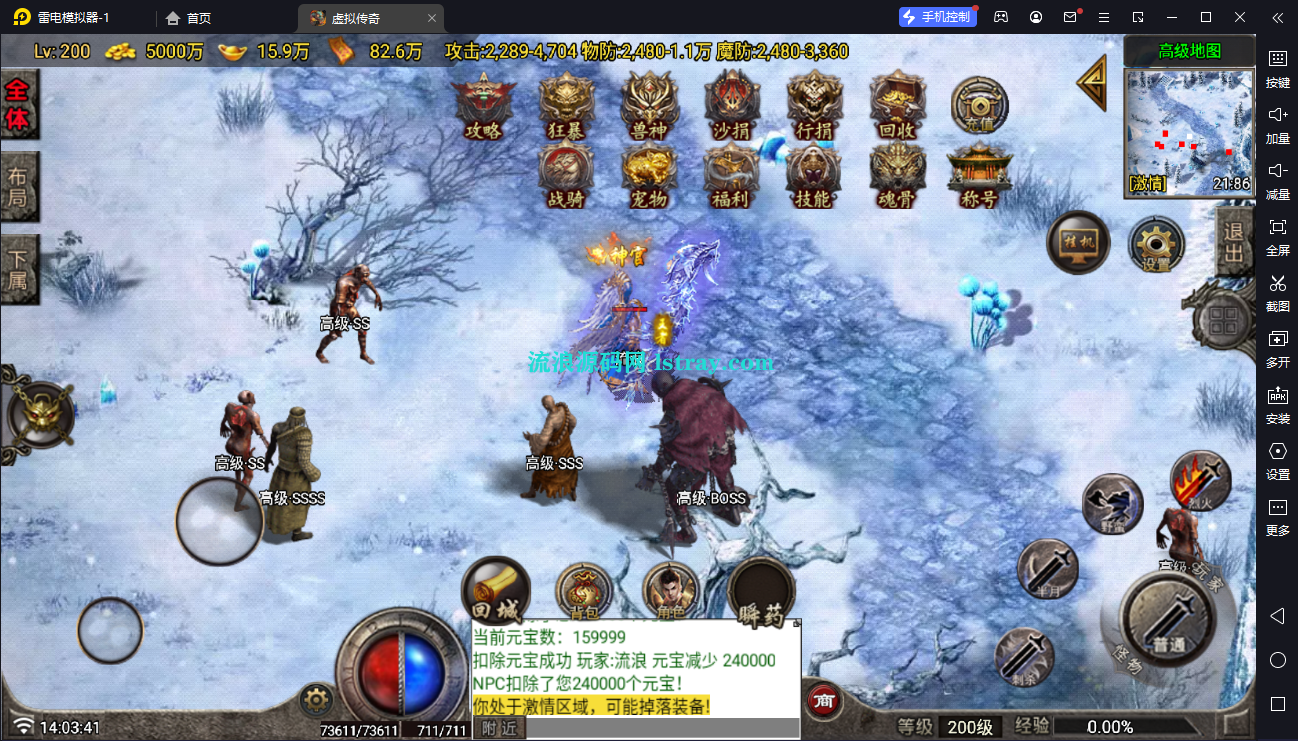Open the 设置 gear settings button

pos(1157,245)
